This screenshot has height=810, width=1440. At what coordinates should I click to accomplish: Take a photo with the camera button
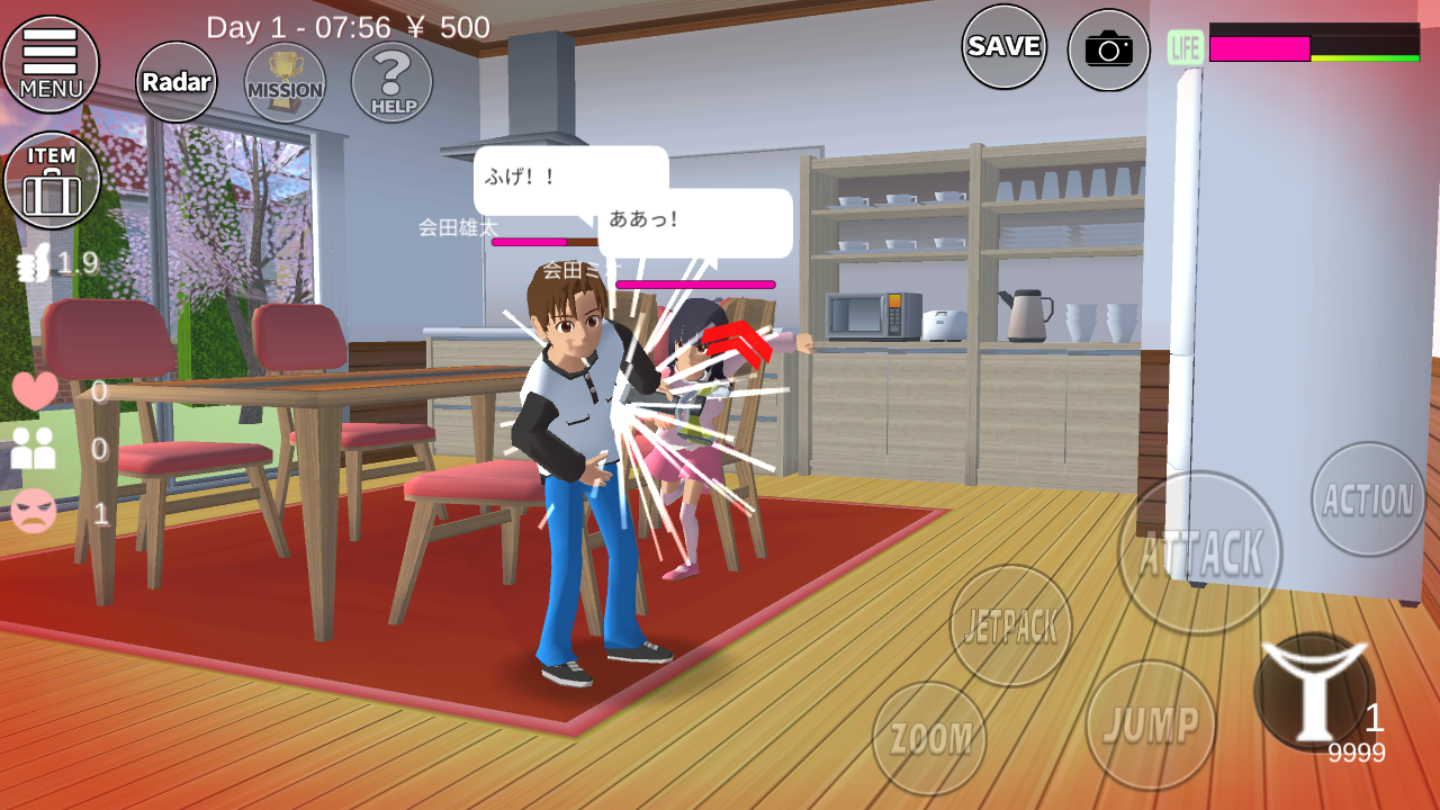click(1109, 49)
